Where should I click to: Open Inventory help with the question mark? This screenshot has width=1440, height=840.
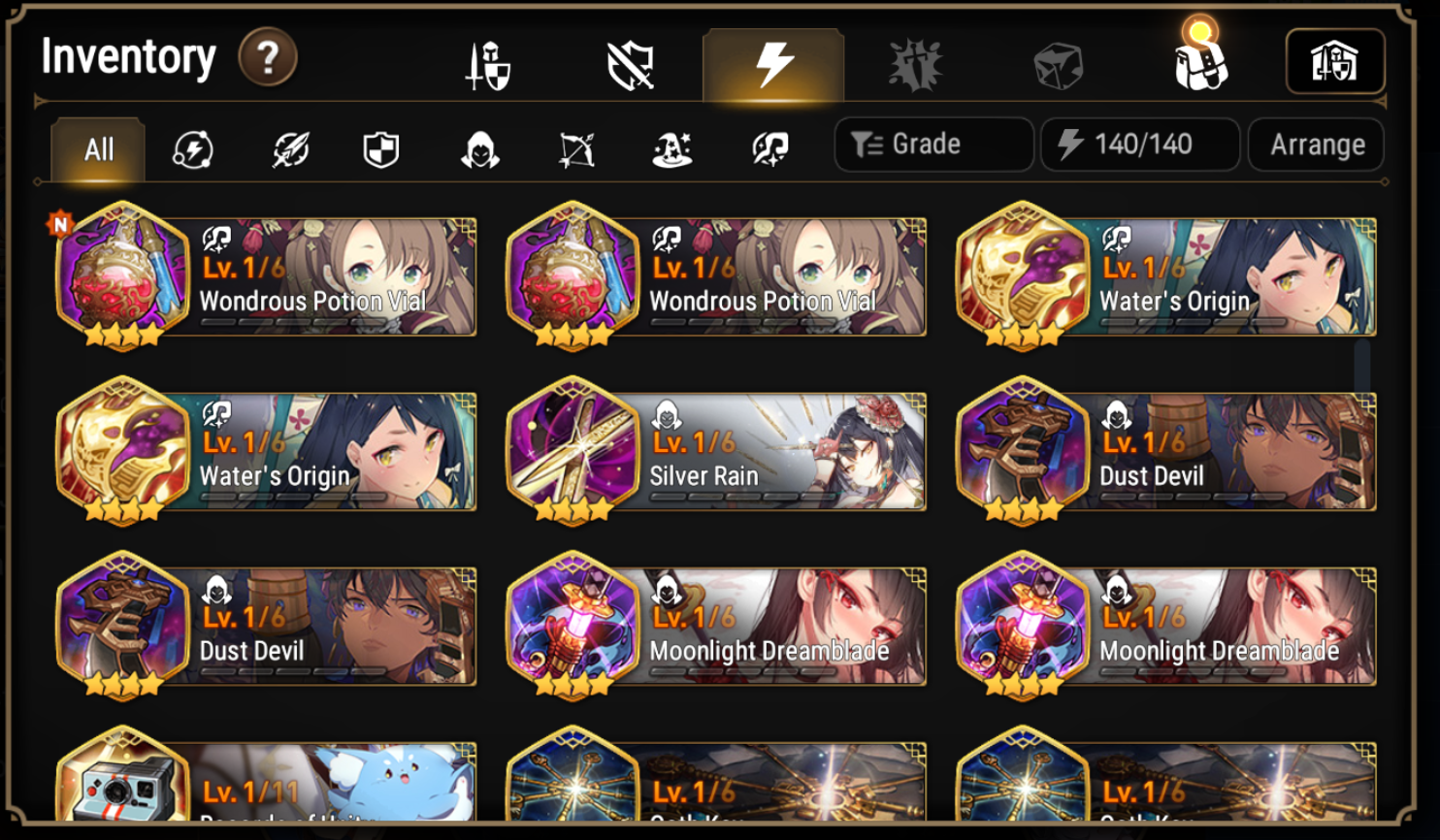pos(269,58)
